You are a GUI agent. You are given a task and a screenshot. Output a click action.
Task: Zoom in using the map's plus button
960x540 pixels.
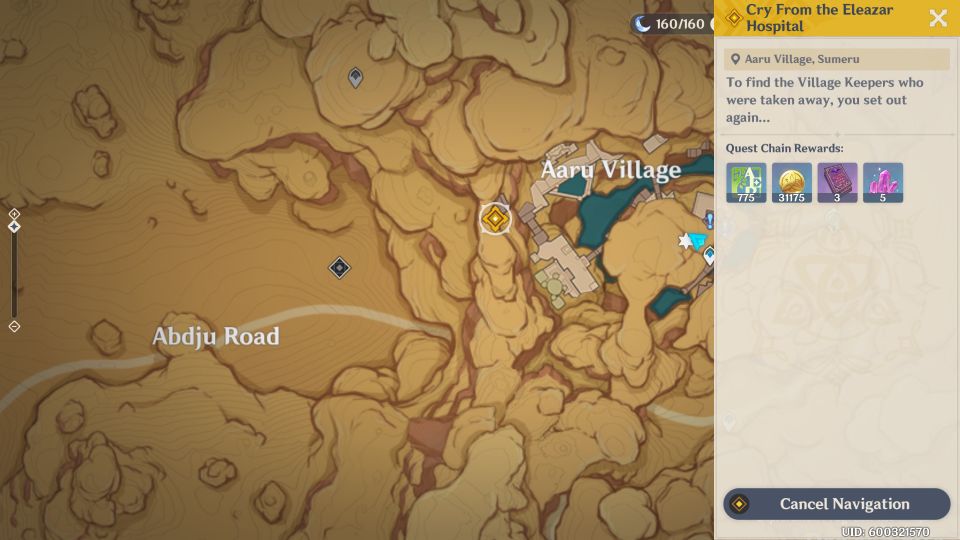[14, 214]
